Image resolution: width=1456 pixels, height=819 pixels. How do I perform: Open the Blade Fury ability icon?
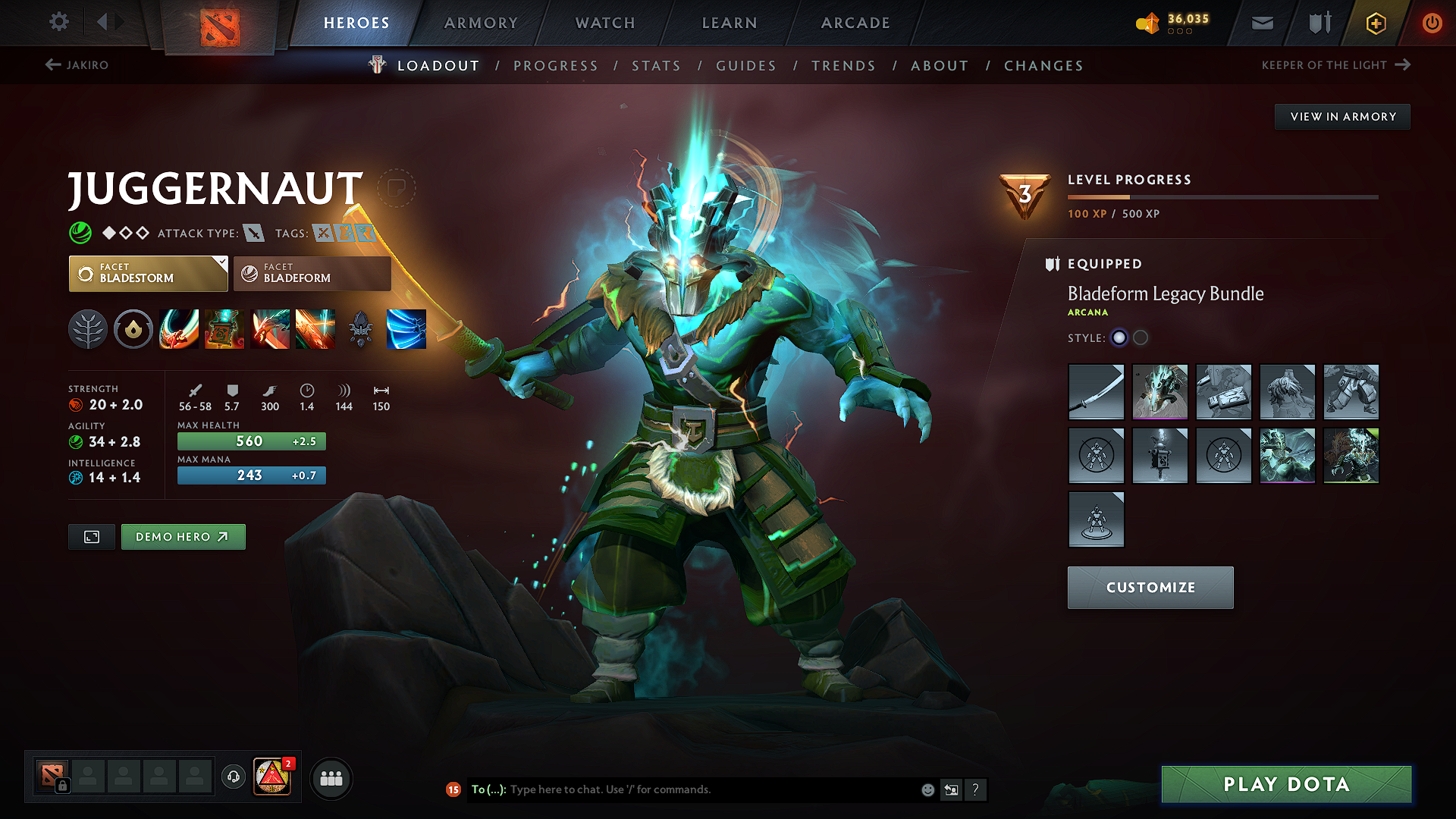[179, 328]
